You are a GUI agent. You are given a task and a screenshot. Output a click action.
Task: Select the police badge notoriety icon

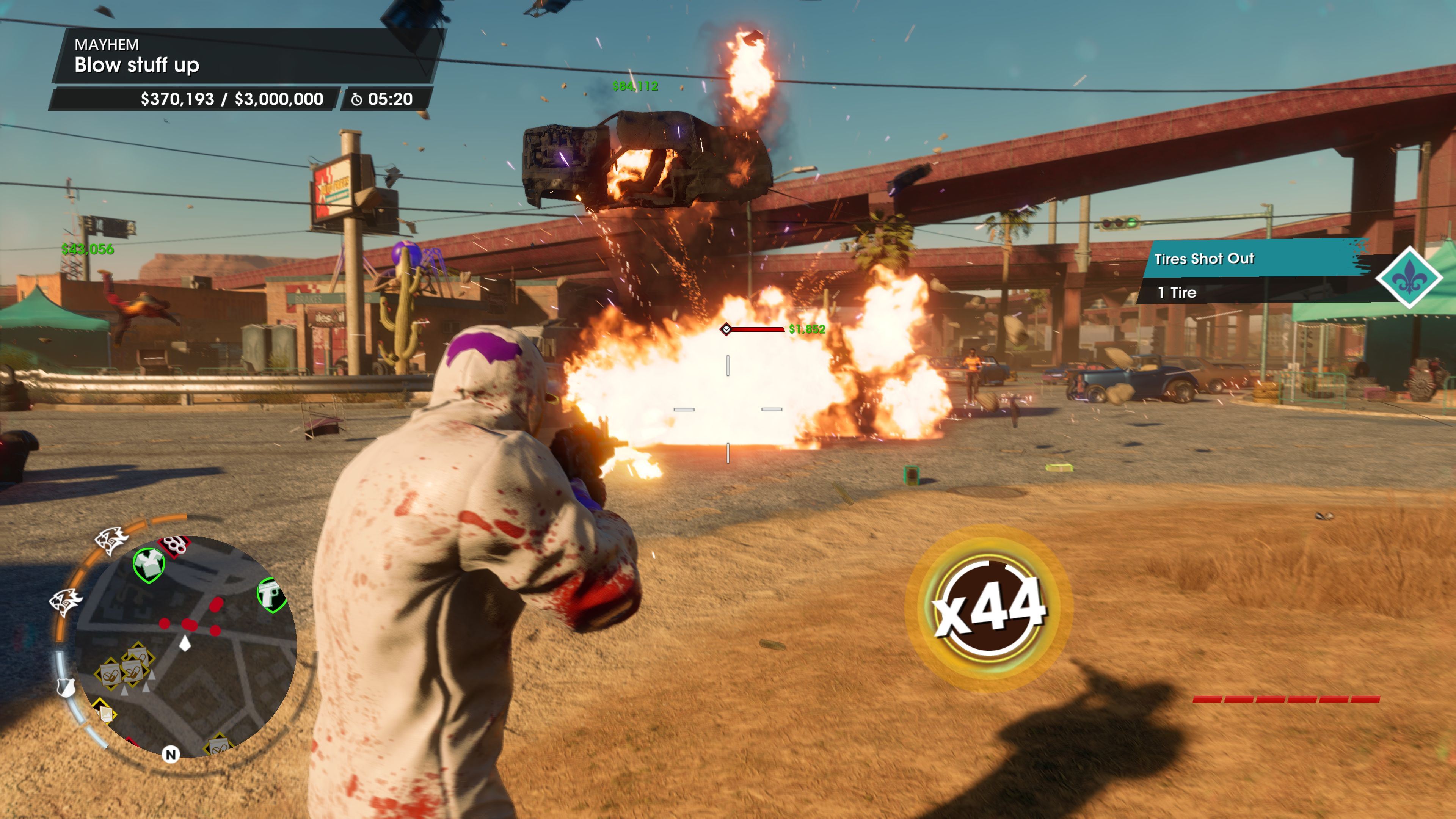click(66, 688)
